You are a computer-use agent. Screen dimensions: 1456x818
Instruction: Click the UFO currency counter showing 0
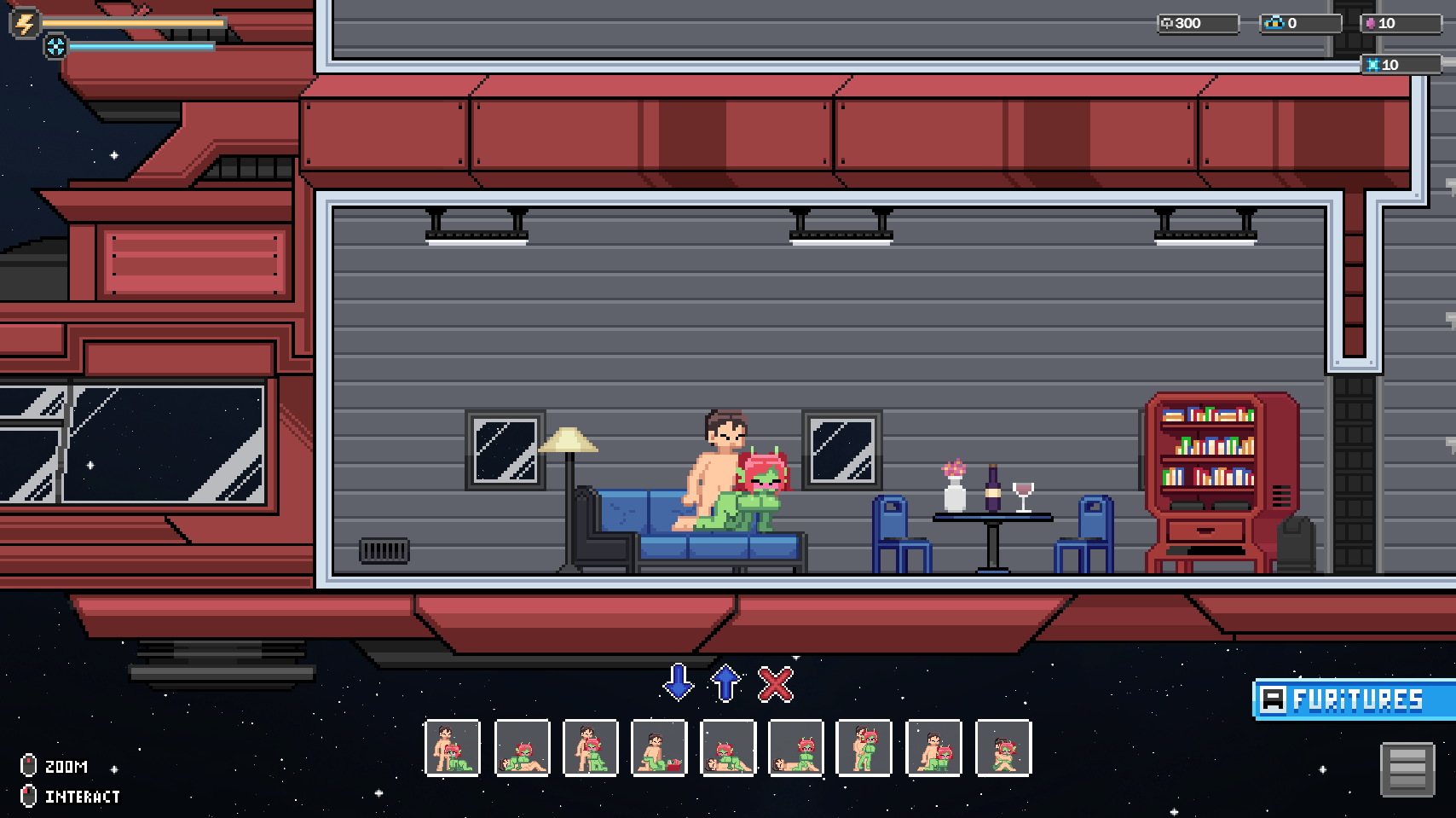[1296, 24]
